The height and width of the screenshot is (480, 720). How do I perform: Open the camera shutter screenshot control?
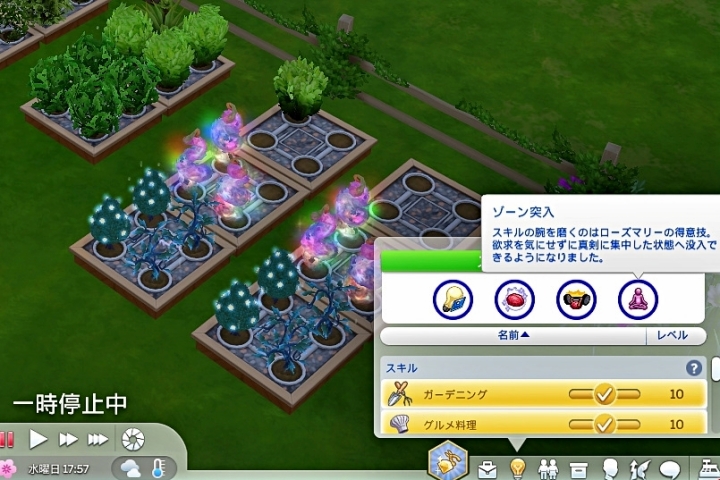131,439
